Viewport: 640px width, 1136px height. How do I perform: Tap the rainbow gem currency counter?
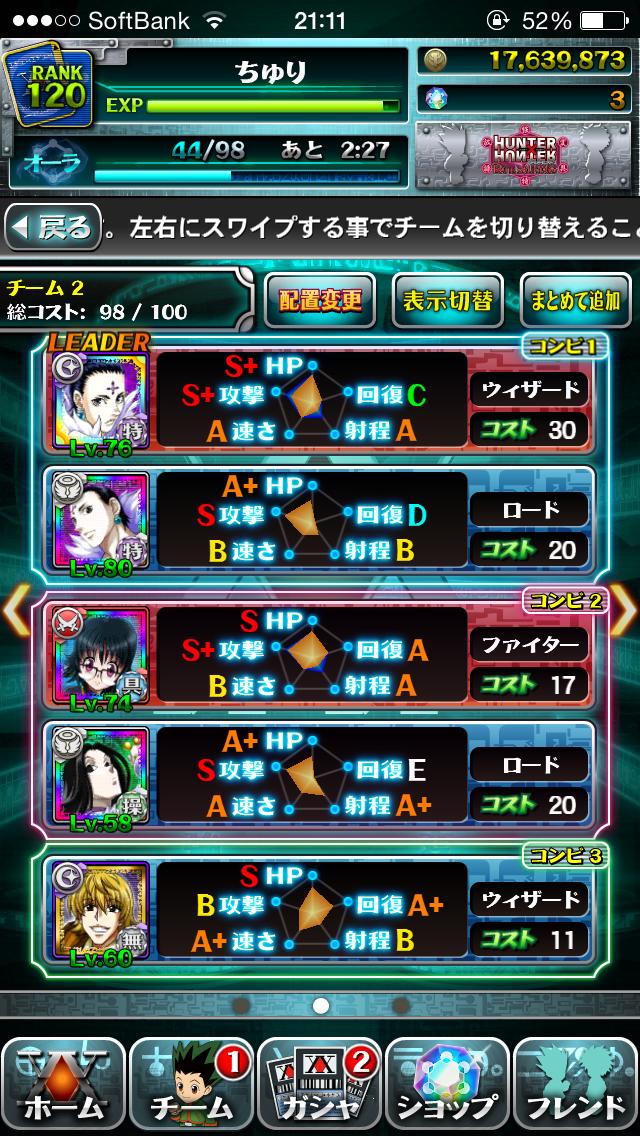click(524, 99)
